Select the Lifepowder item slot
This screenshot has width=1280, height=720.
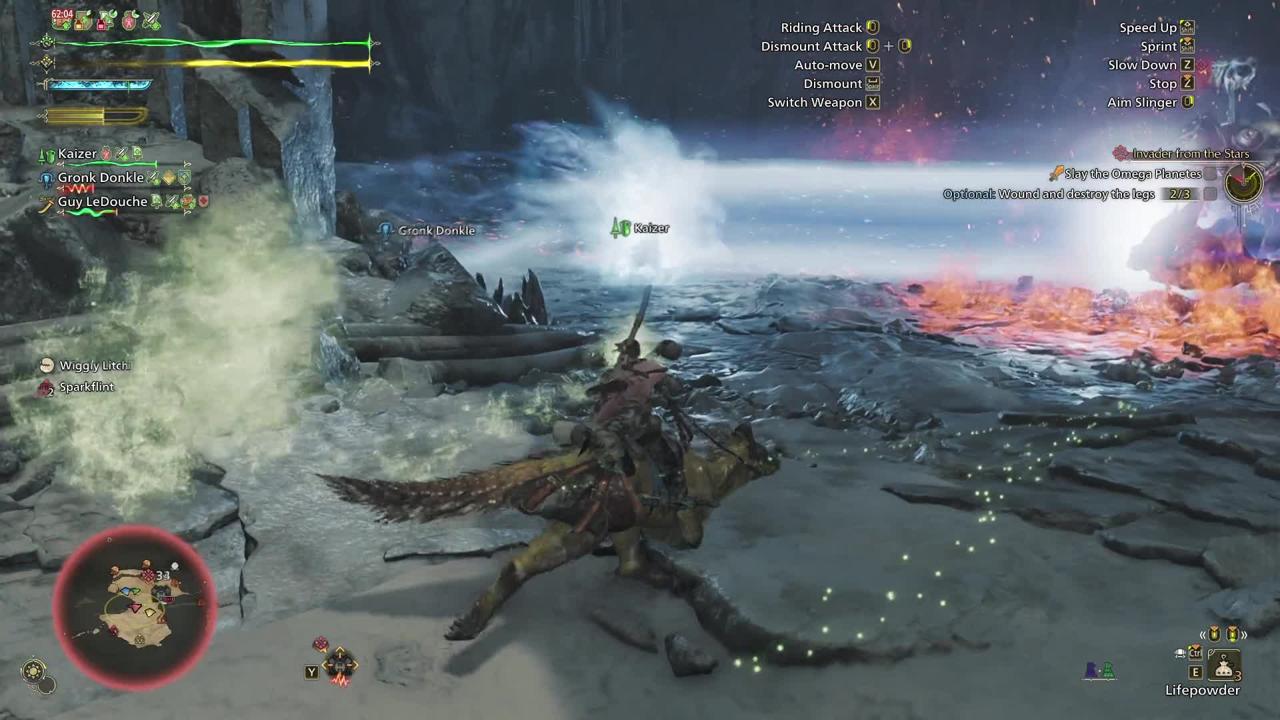[x=1224, y=664]
